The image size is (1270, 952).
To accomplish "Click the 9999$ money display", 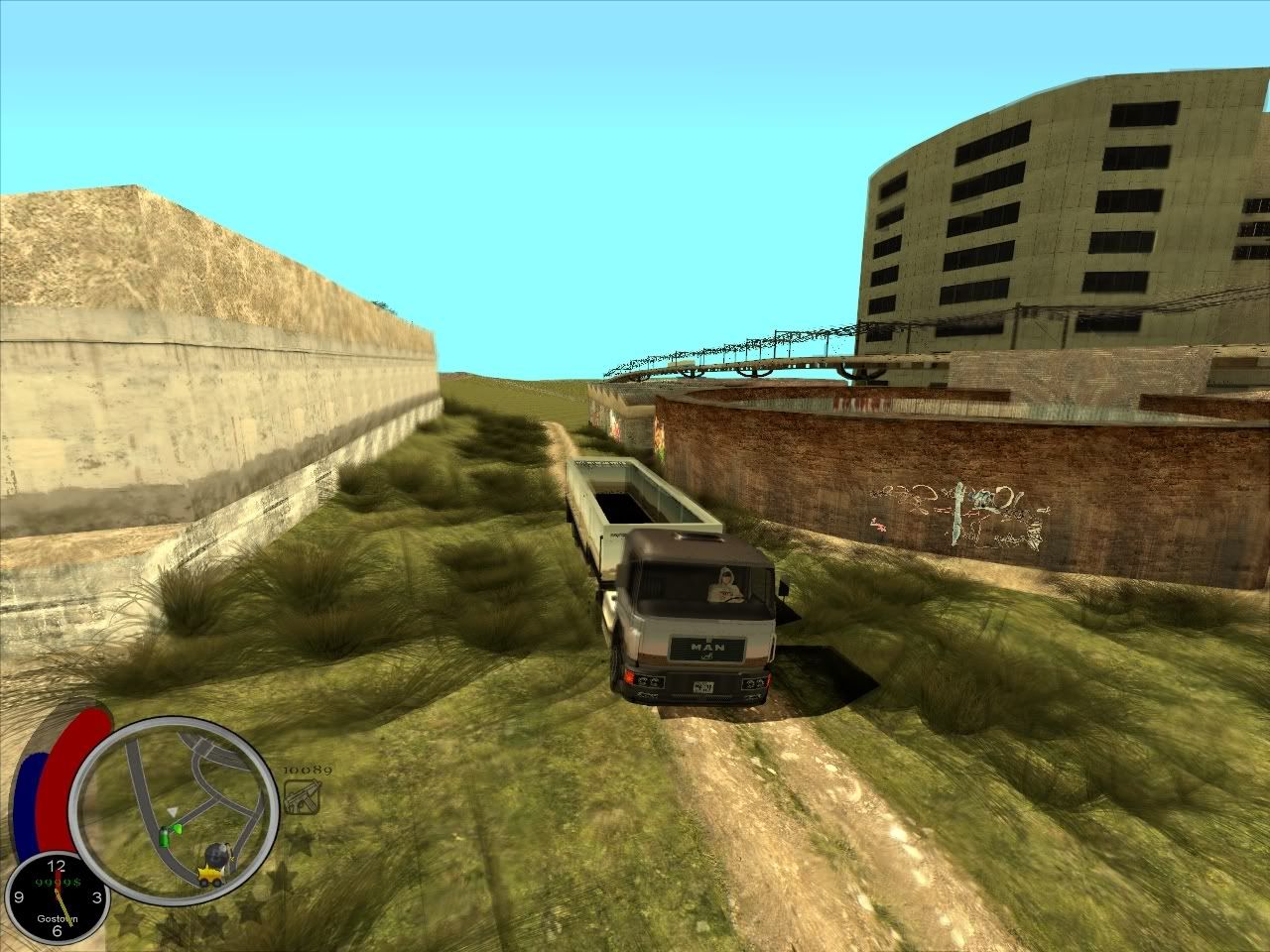I will pos(58,881).
